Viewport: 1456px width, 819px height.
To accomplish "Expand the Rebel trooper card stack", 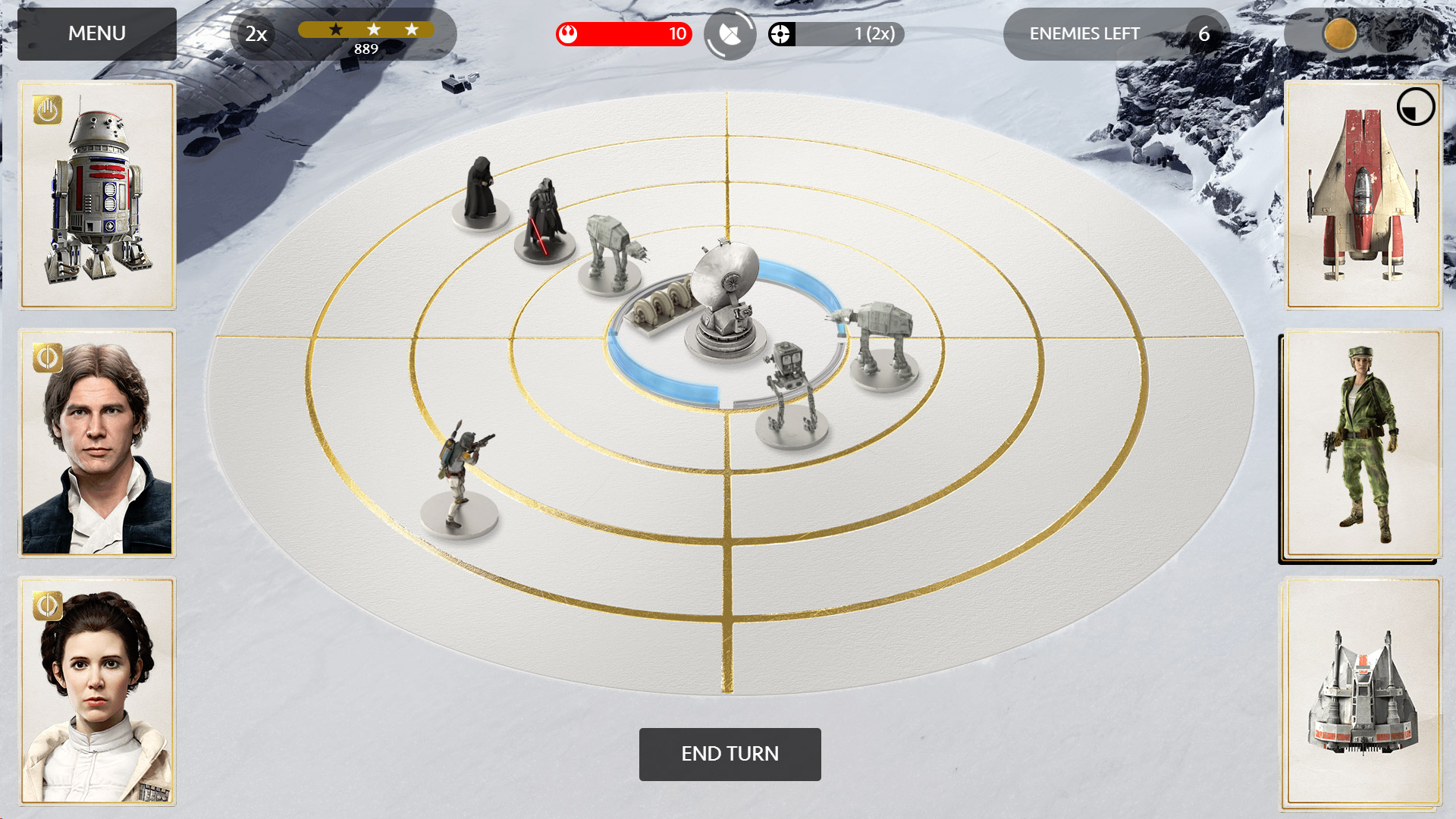I will pyautogui.click(x=1361, y=444).
